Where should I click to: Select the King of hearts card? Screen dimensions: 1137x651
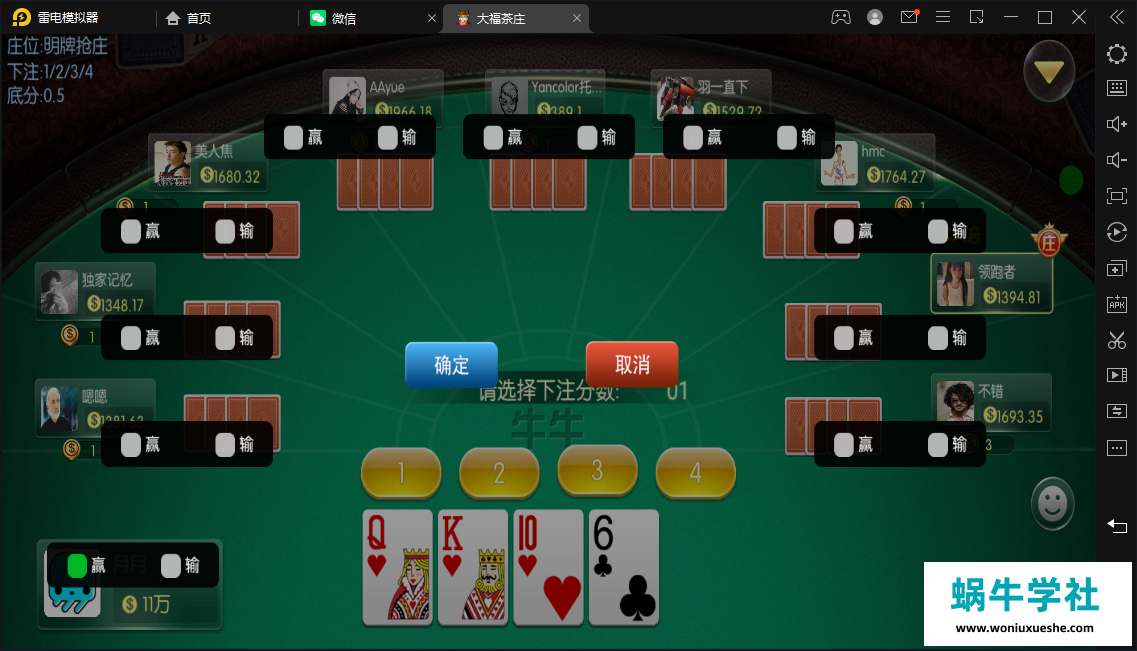point(473,567)
